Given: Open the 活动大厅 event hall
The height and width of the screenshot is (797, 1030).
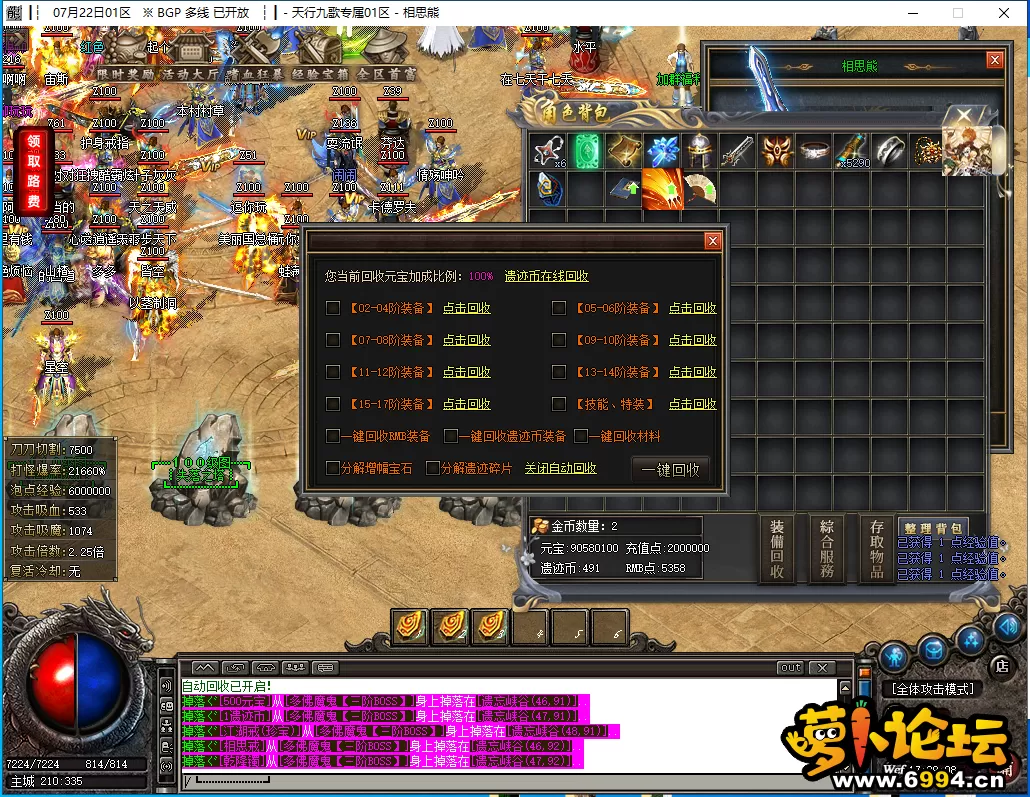Looking at the screenshot, I should pyautogui.click(x=189, y=73).
